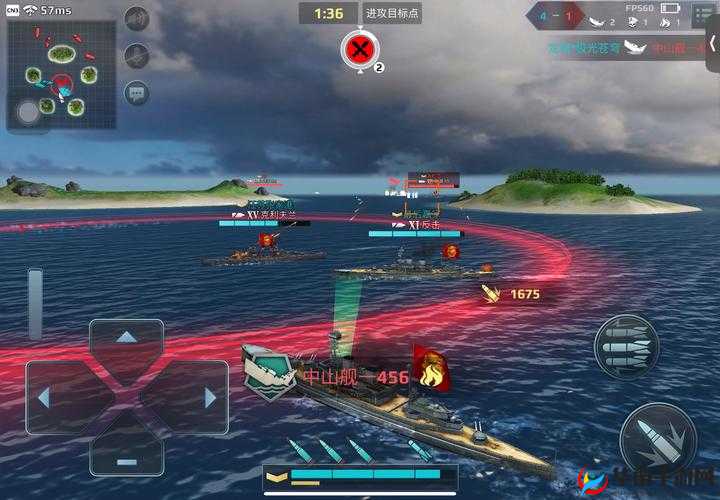Toggle the microphone voice button
This screenshot has height=500, width=720.
137,56
